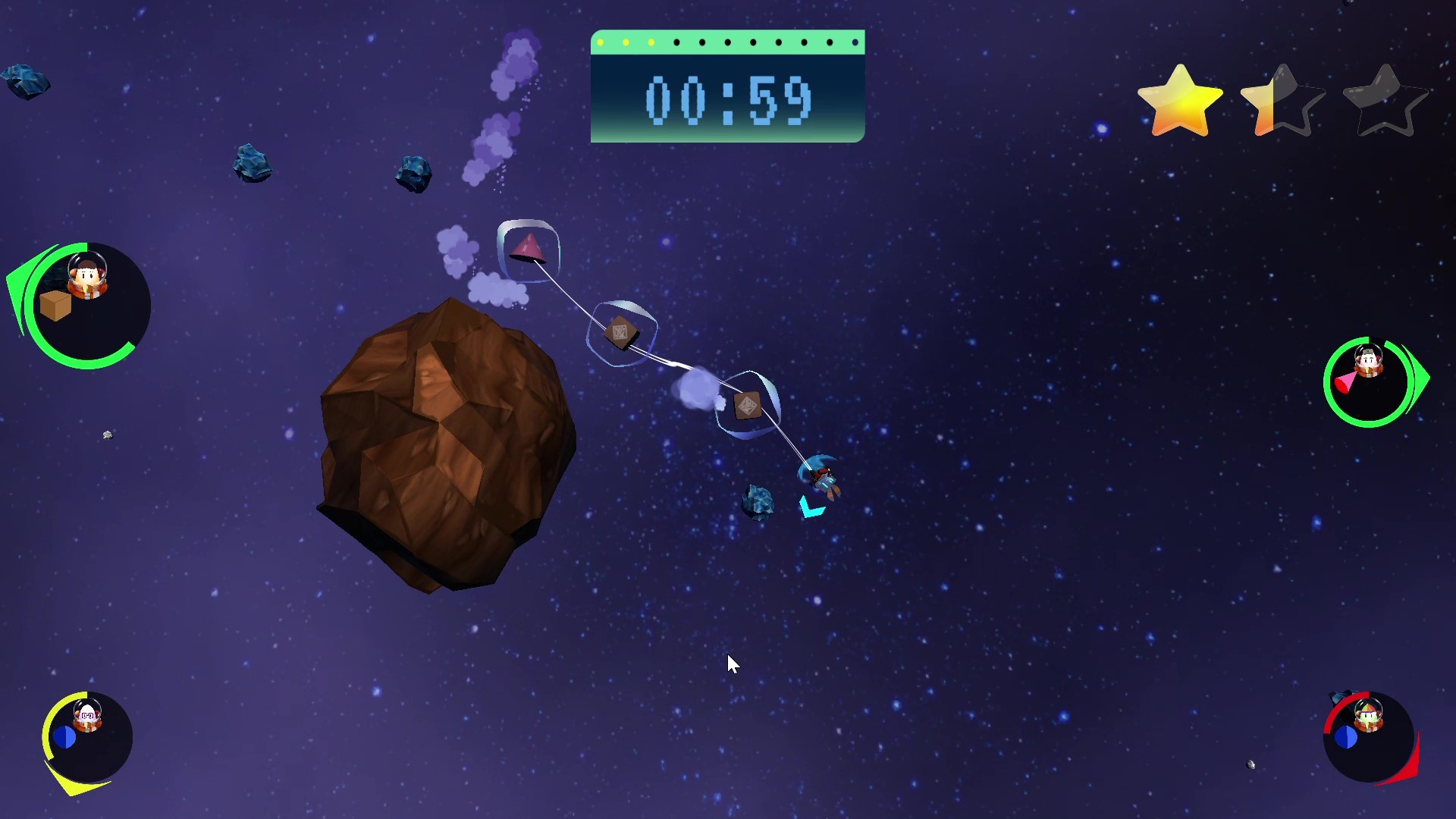Click the golden first star icon

point(1179,99)
